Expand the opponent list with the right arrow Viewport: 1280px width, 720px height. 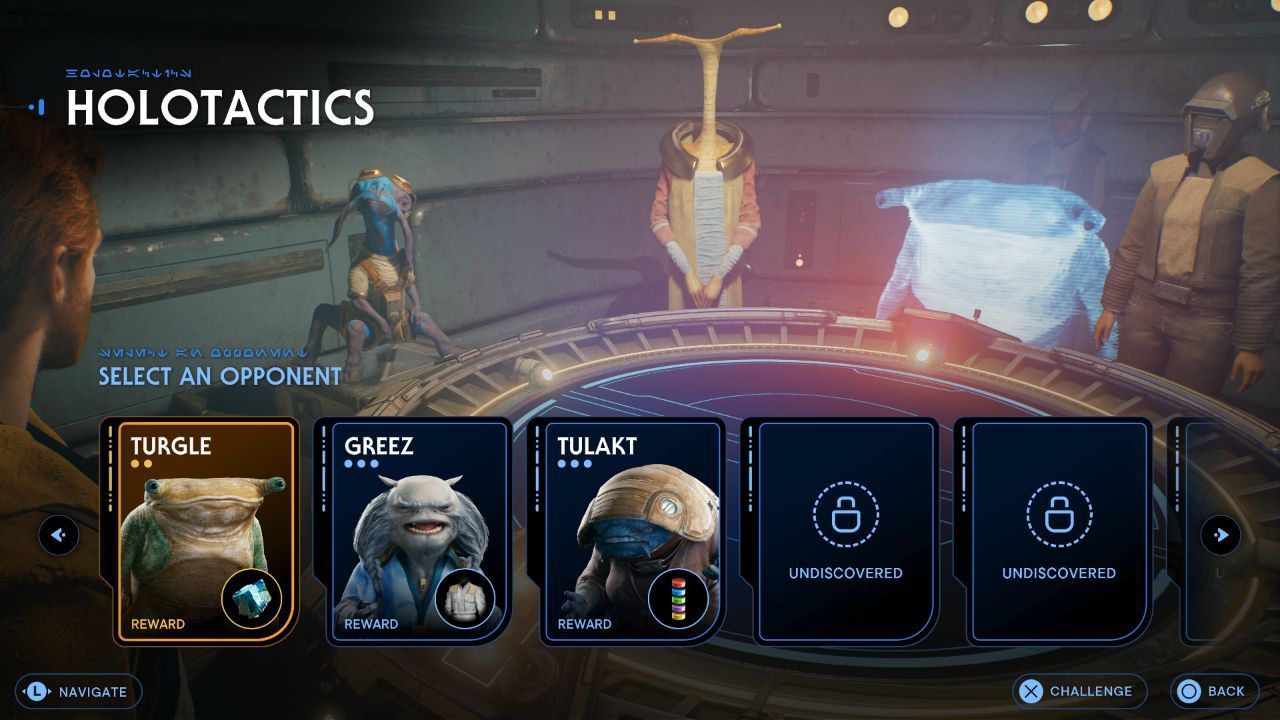(x=1222, y=535)
